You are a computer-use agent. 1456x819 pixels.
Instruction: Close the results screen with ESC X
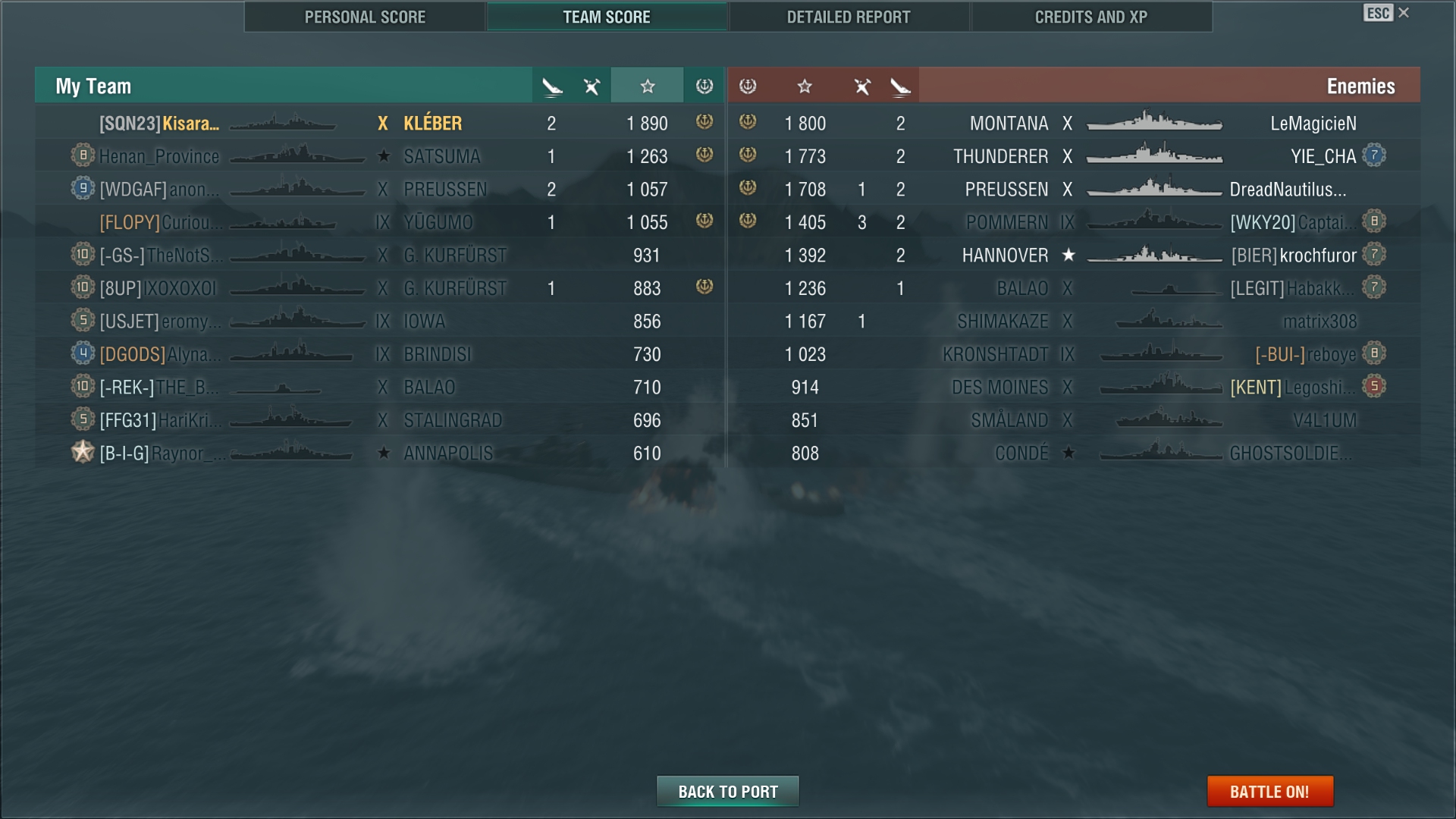(1387, 13)
